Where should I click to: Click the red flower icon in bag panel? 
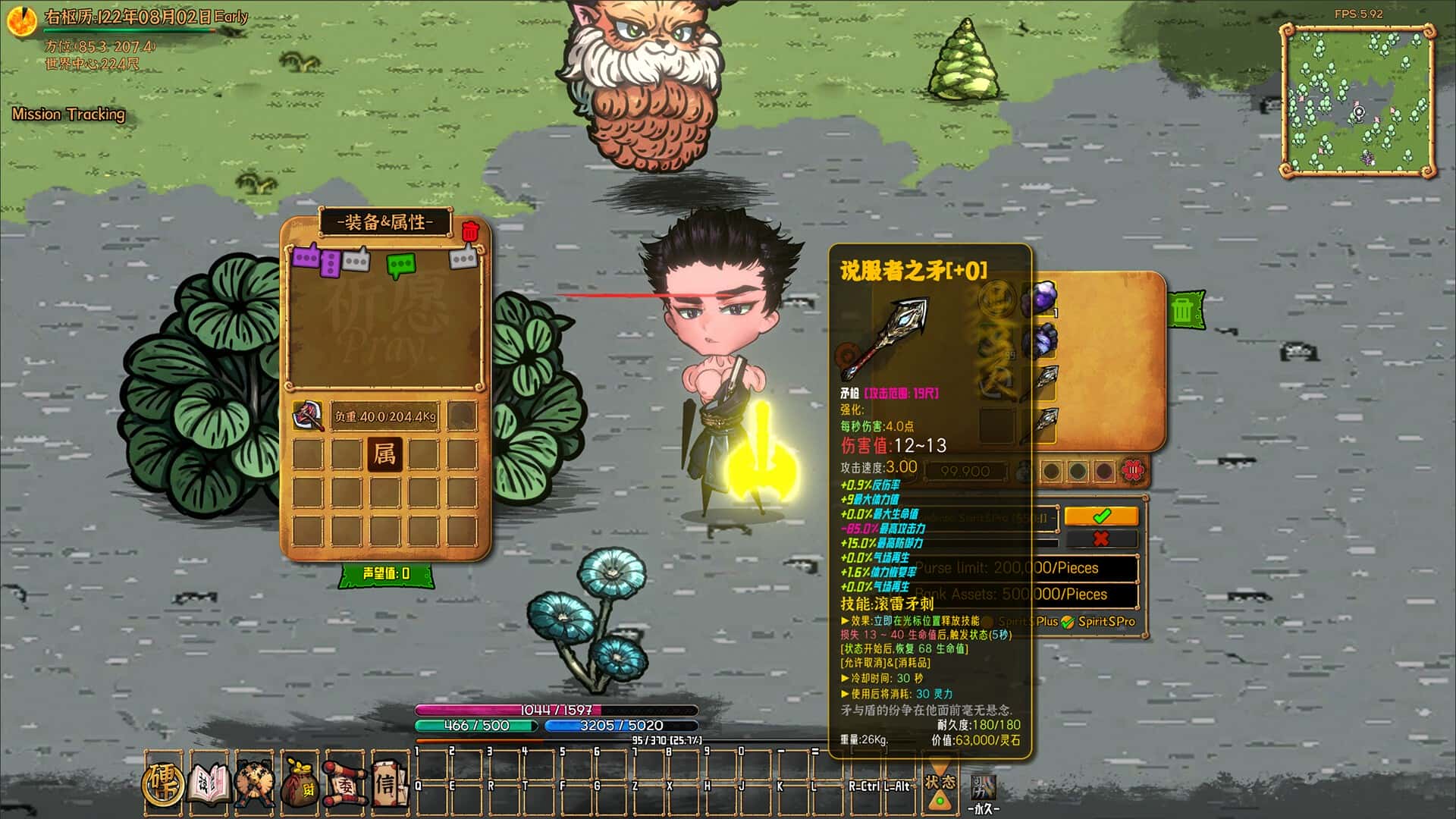pos(1133,471)
